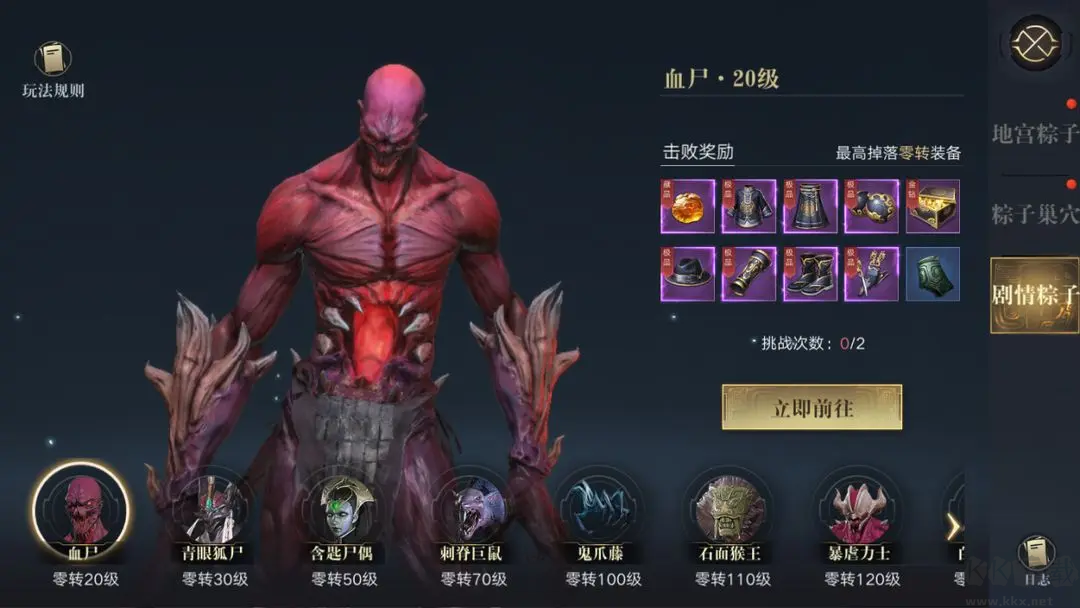
Task: Inspect the golden treasure chest reward
Action: [x=933, y=207]
